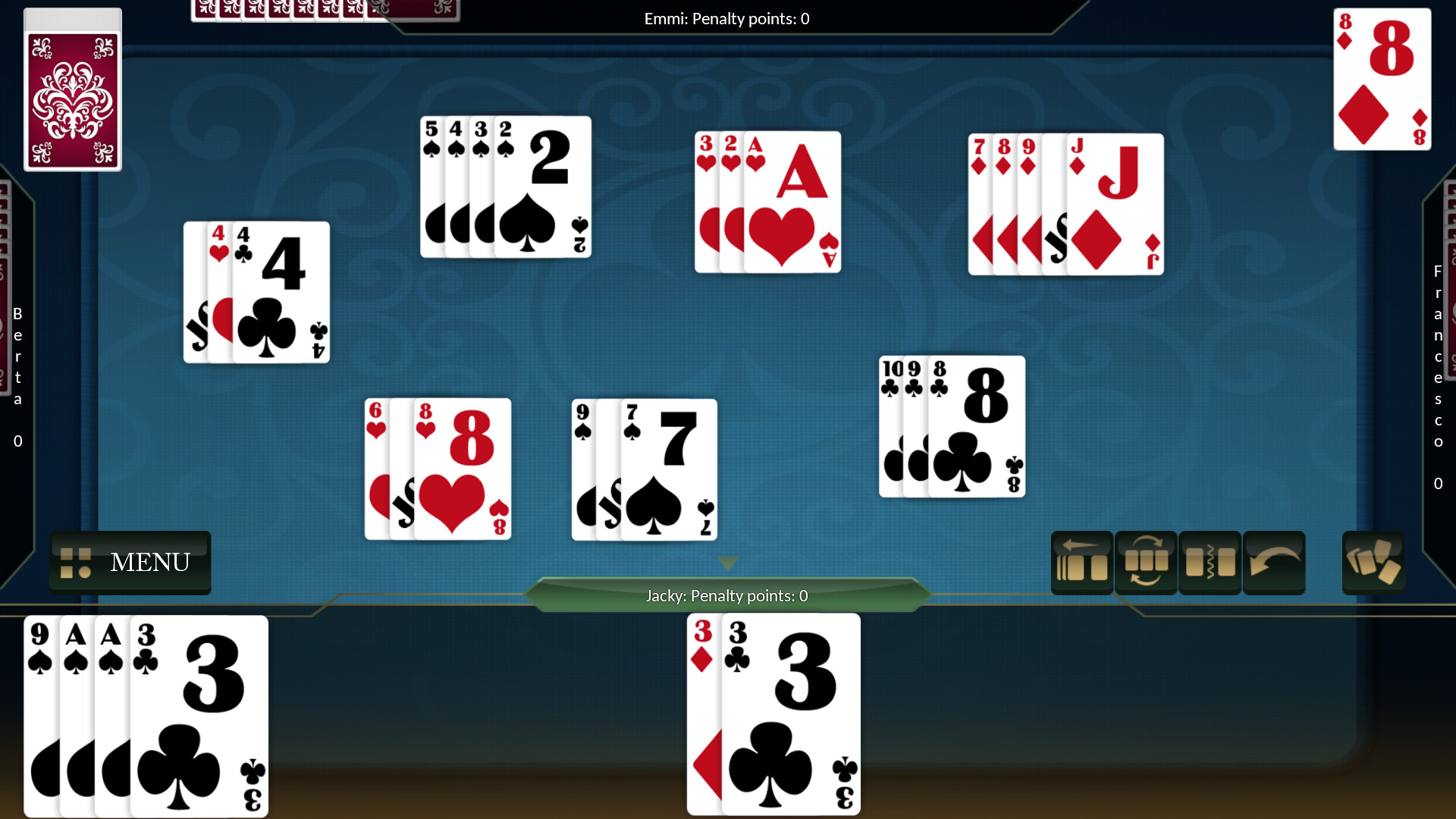Click the throw-in cards icon on the right
The height and width of the screenshot is (819, 1456).
[x=1373, y=563]
